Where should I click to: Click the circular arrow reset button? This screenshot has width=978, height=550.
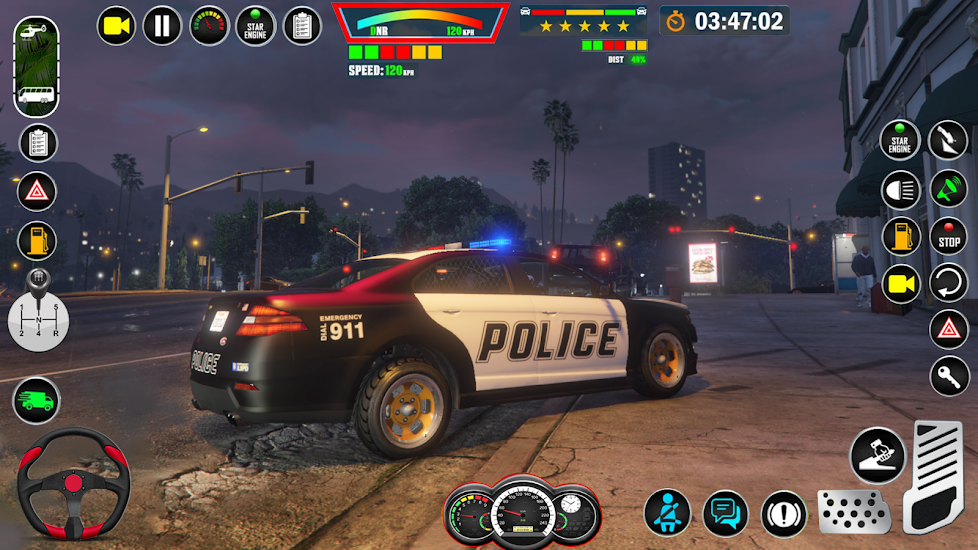[948, 283]
